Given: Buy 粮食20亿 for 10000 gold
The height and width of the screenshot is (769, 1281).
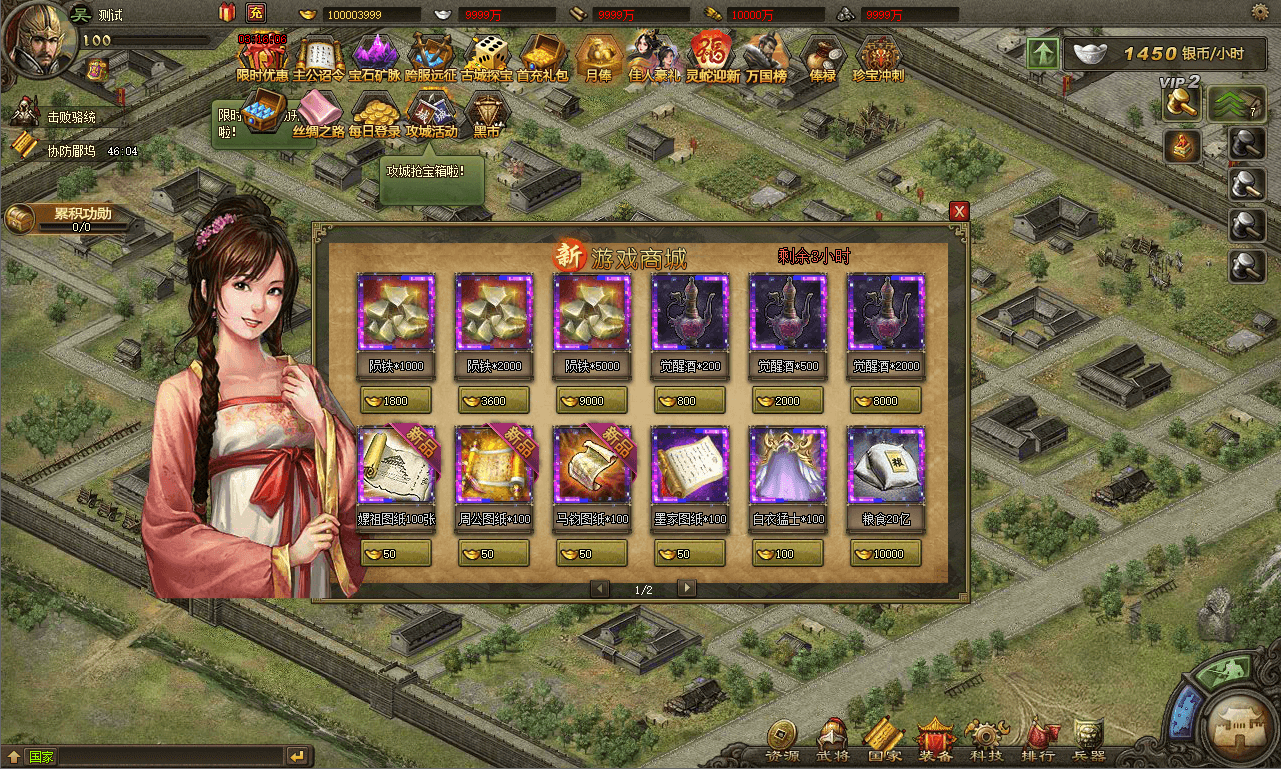Looking at the screenshot, I should pos(886,554).
